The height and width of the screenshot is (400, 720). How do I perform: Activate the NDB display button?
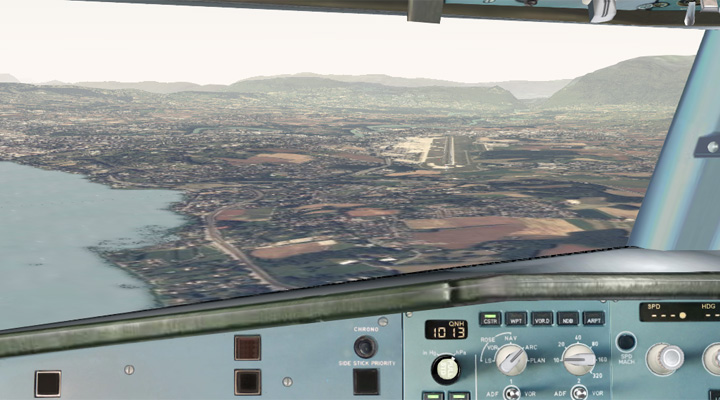pos(568,320)
